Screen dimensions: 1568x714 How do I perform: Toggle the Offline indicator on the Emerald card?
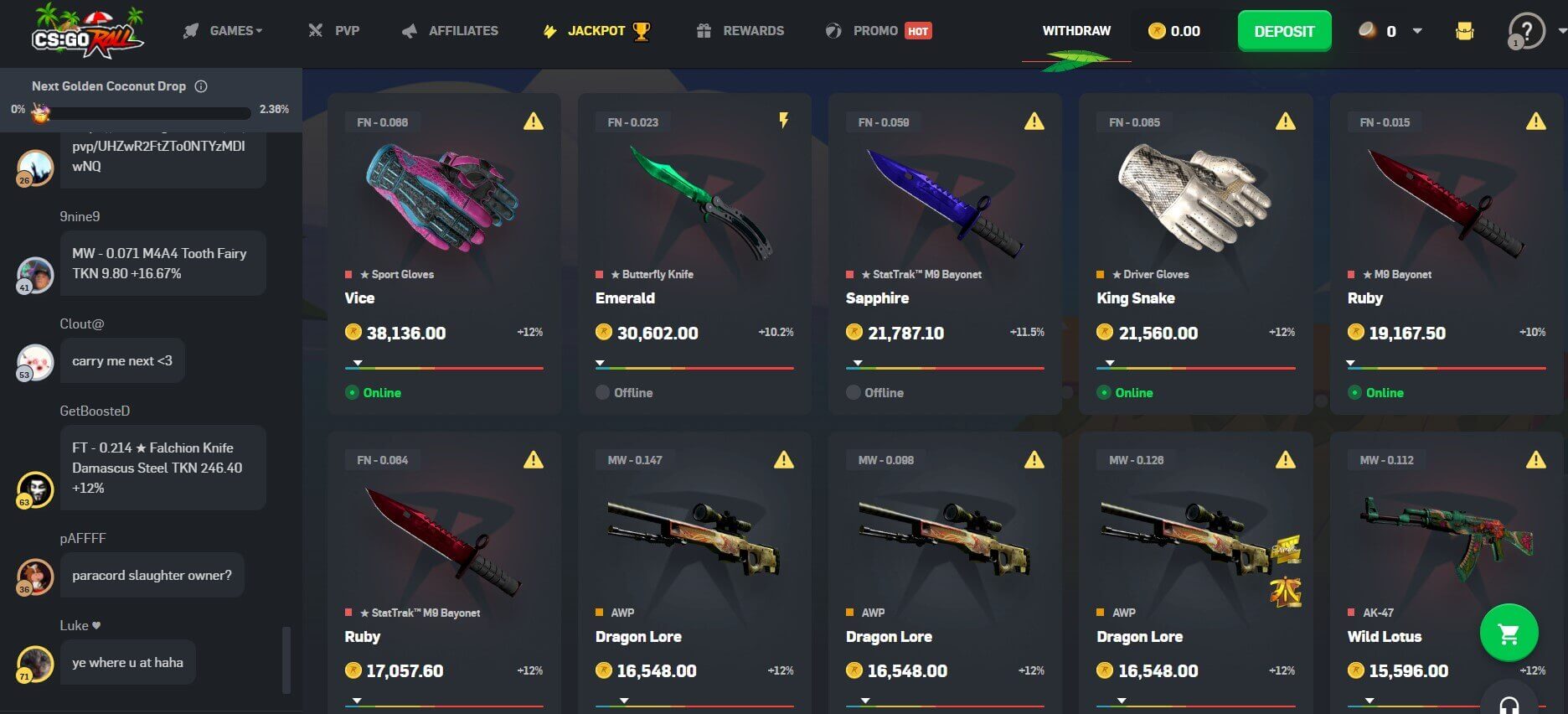pos(601,392)
